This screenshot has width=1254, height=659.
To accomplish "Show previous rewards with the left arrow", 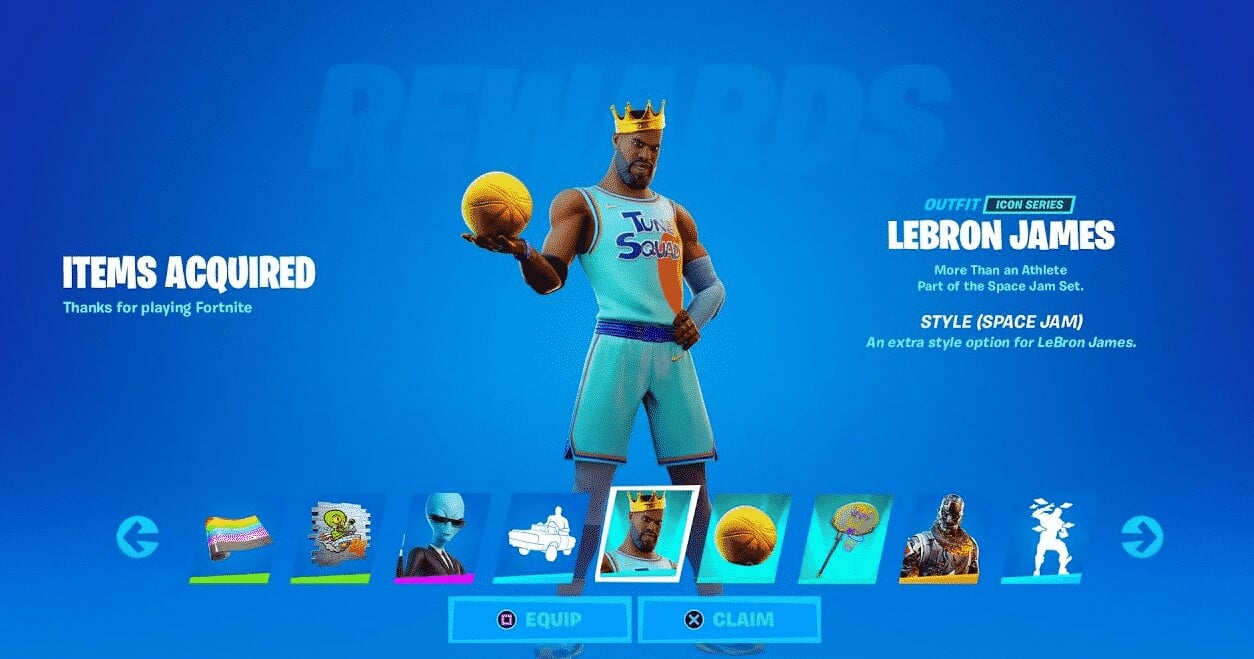I will tap(137, 538).
